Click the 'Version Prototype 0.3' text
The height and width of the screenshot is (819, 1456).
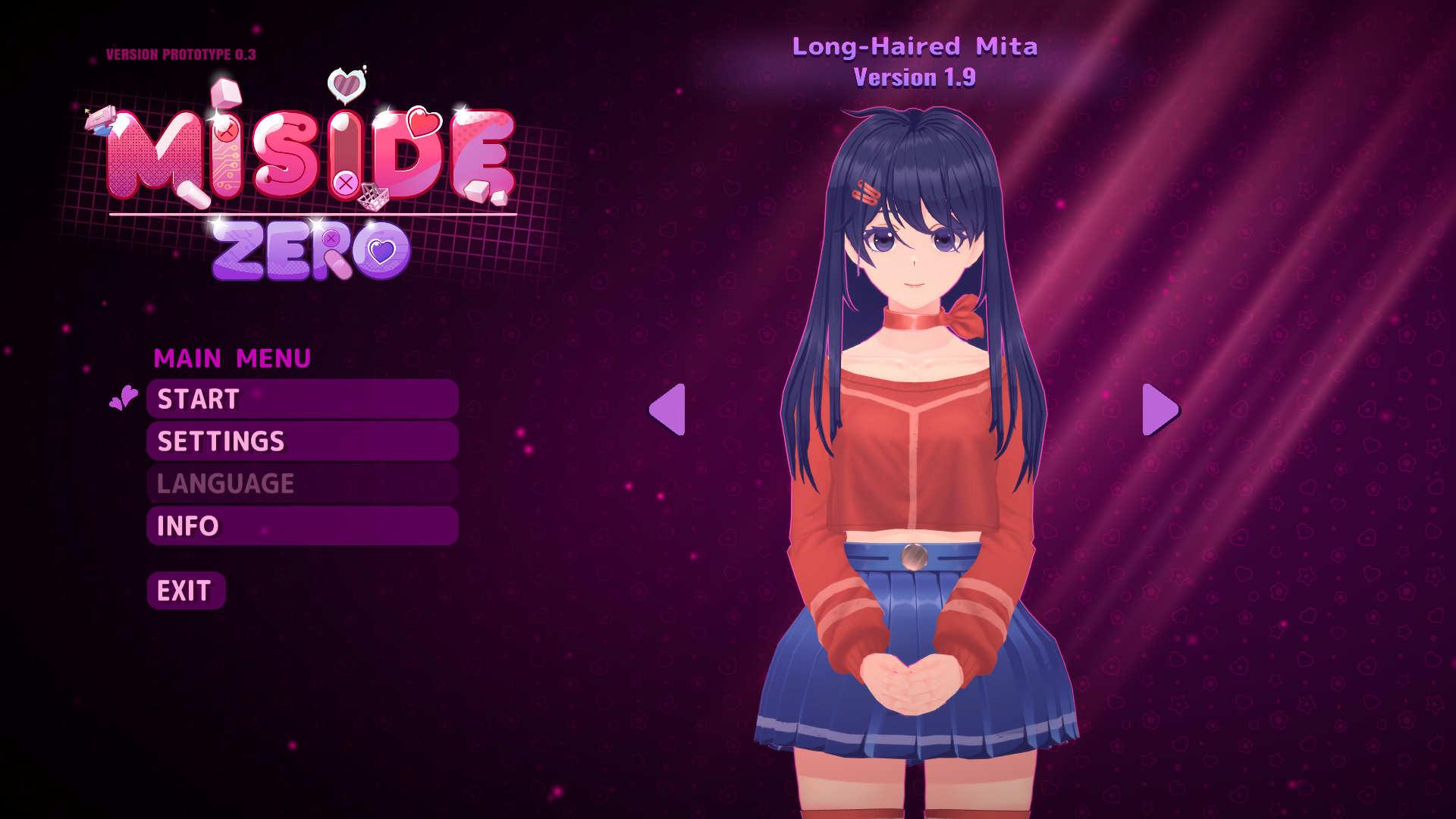tap(180, 54)
